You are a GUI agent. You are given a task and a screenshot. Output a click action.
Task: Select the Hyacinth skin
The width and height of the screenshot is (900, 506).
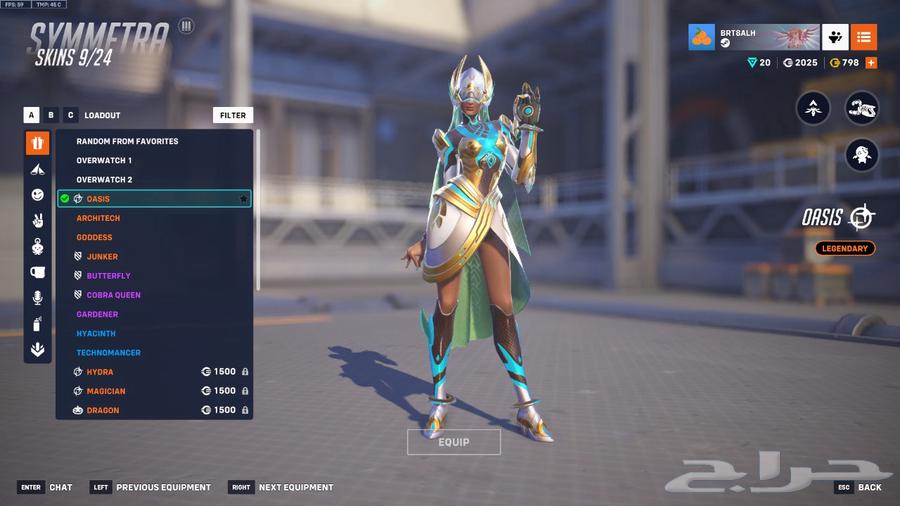click(x=96, y=333)
